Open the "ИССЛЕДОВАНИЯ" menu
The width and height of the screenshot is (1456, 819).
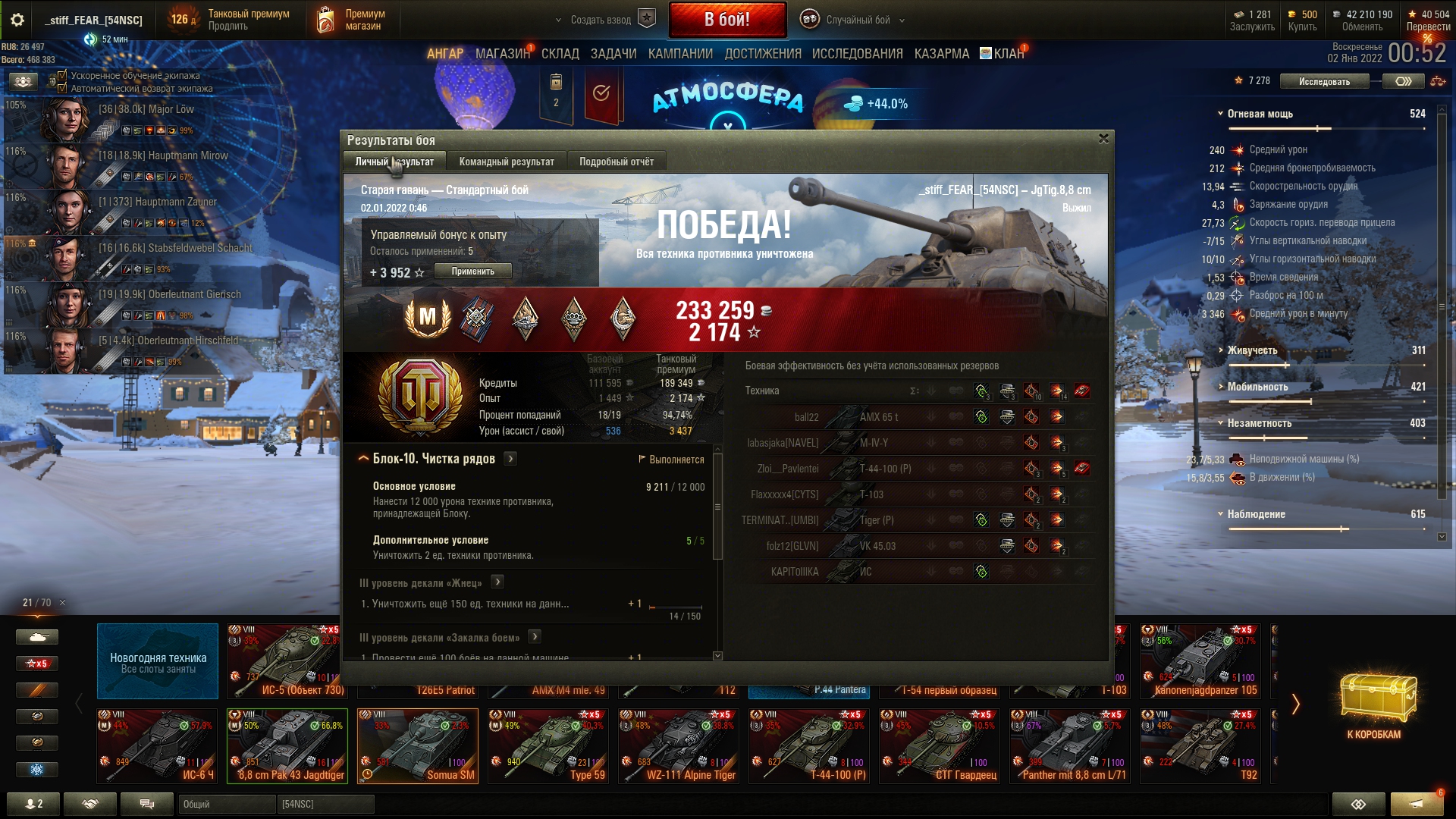857,54
